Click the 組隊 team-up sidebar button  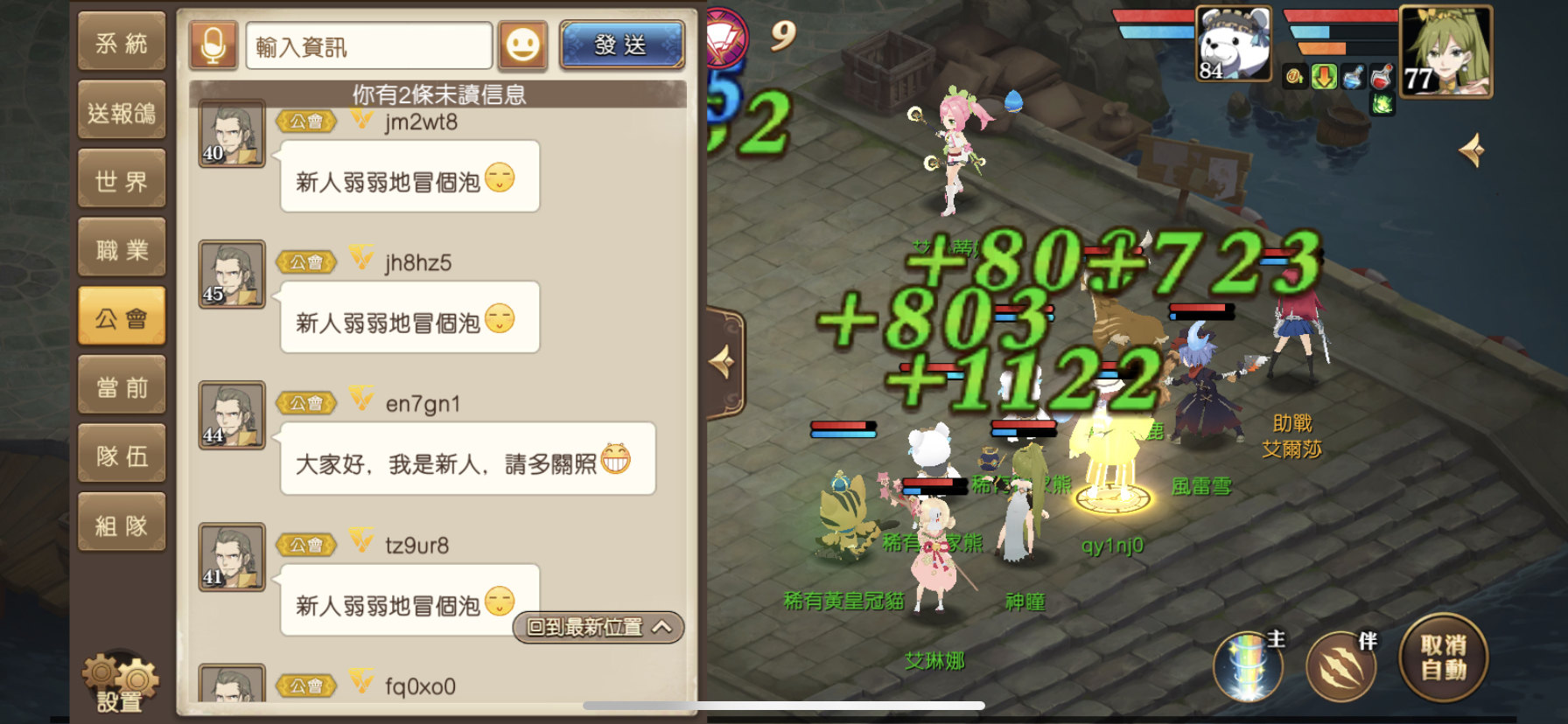click(122, 521)
